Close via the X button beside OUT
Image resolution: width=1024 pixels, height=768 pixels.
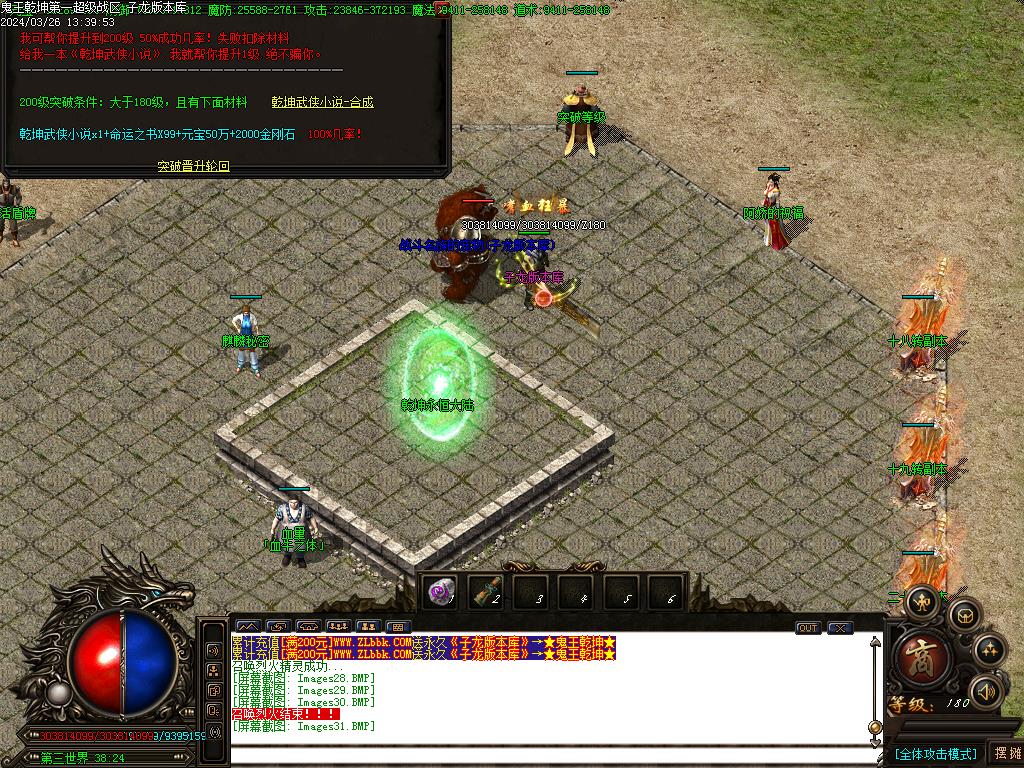tap(840, 628)
